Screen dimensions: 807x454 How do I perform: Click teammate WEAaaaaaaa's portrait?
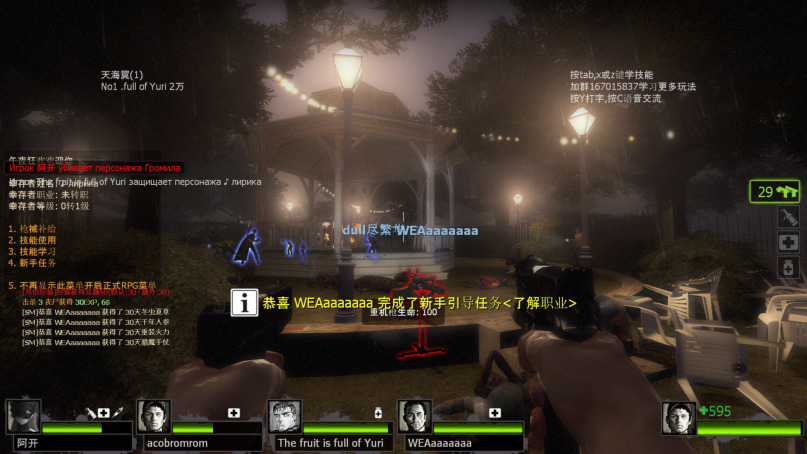point(414,416)
